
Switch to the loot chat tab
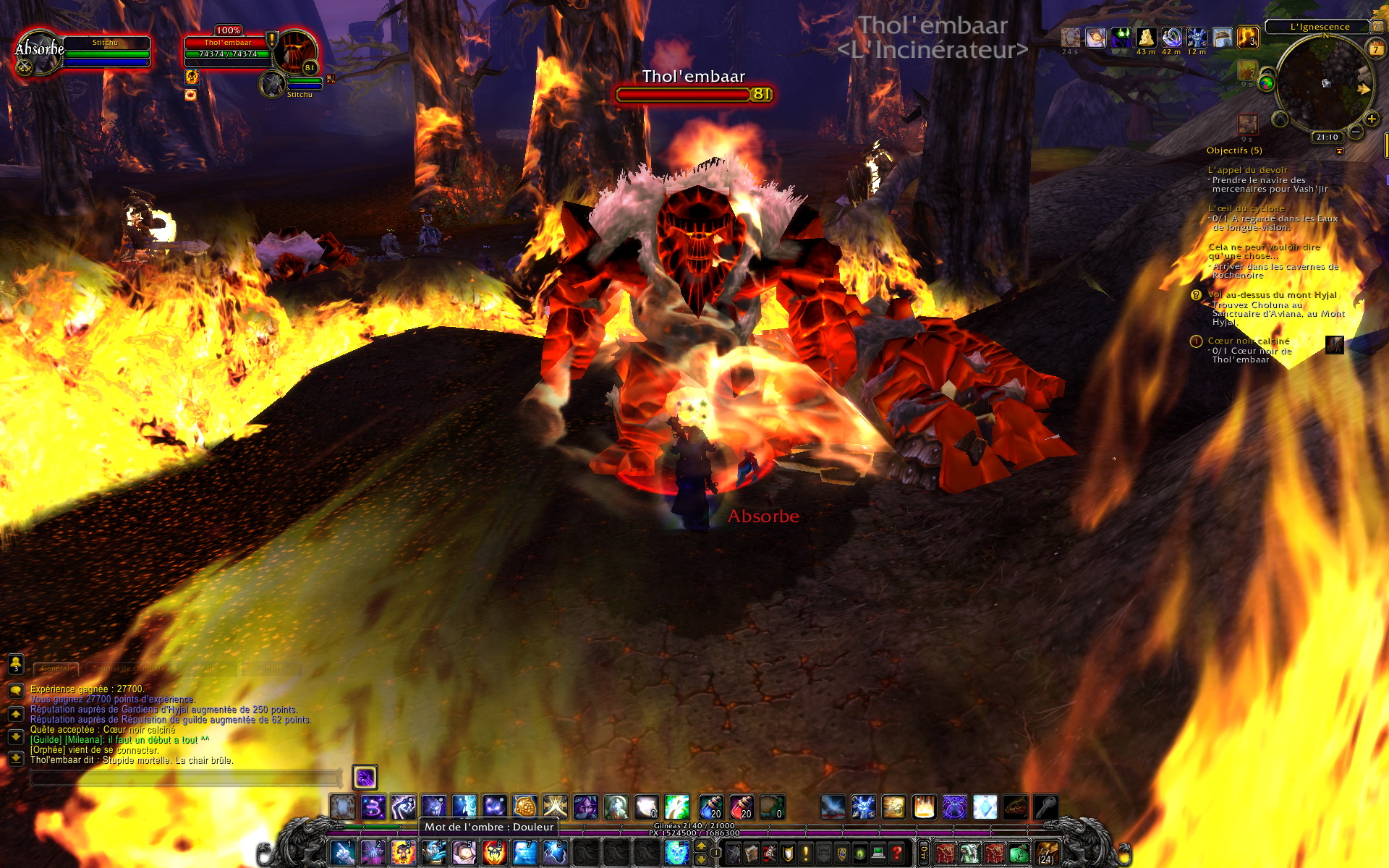pyautogui.click(x=272, y=668)
